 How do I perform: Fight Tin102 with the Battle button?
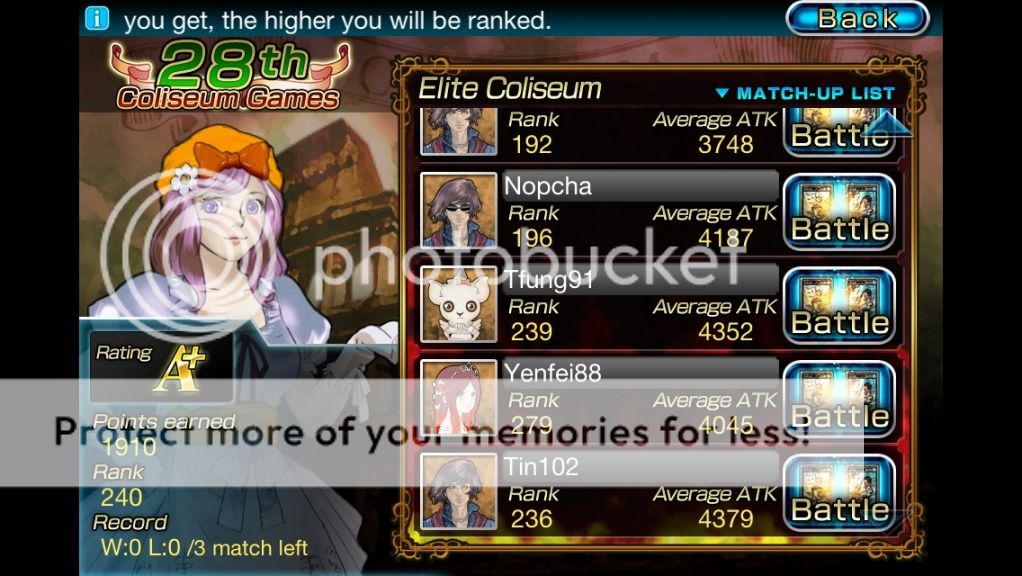[x=838, y=493]
